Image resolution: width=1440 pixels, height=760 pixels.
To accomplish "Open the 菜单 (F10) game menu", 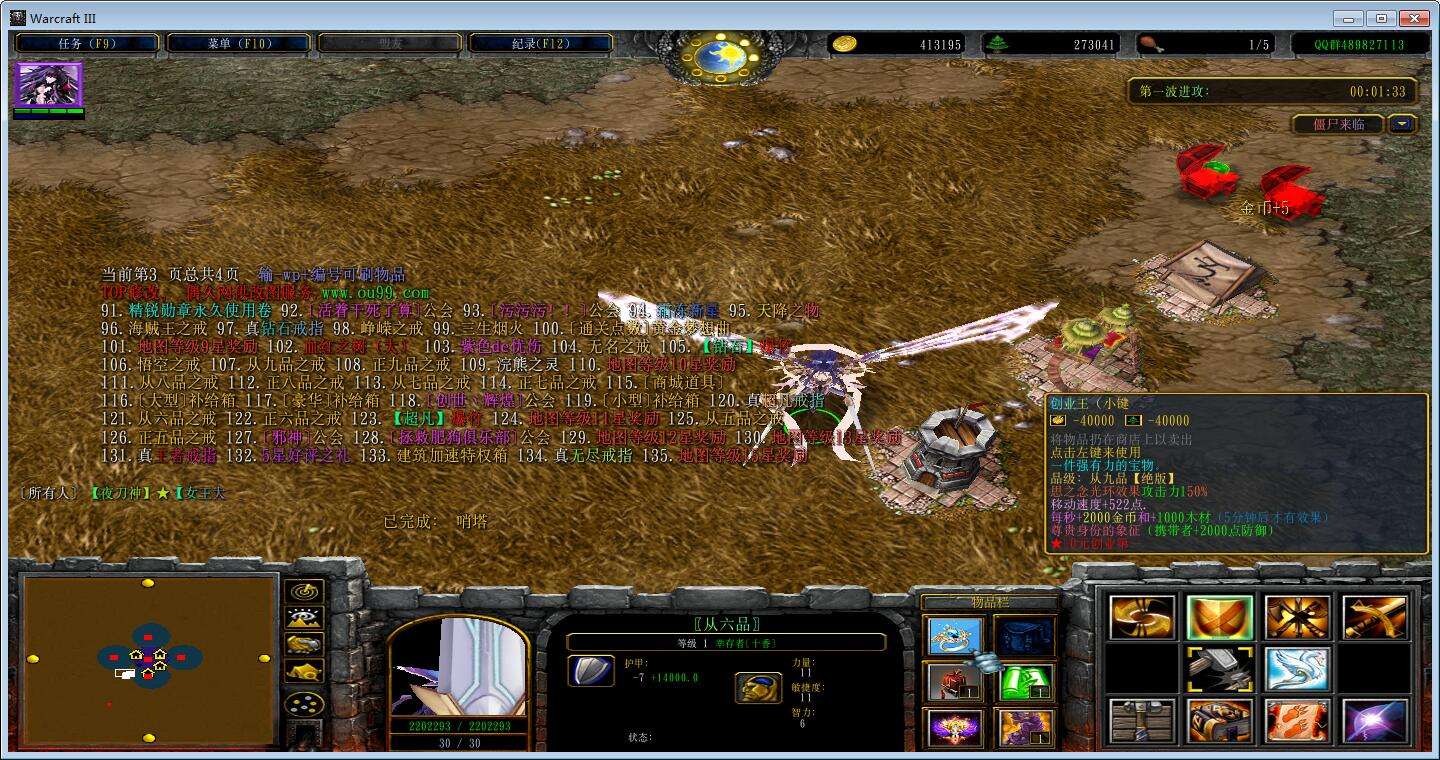I will [239, 44].
